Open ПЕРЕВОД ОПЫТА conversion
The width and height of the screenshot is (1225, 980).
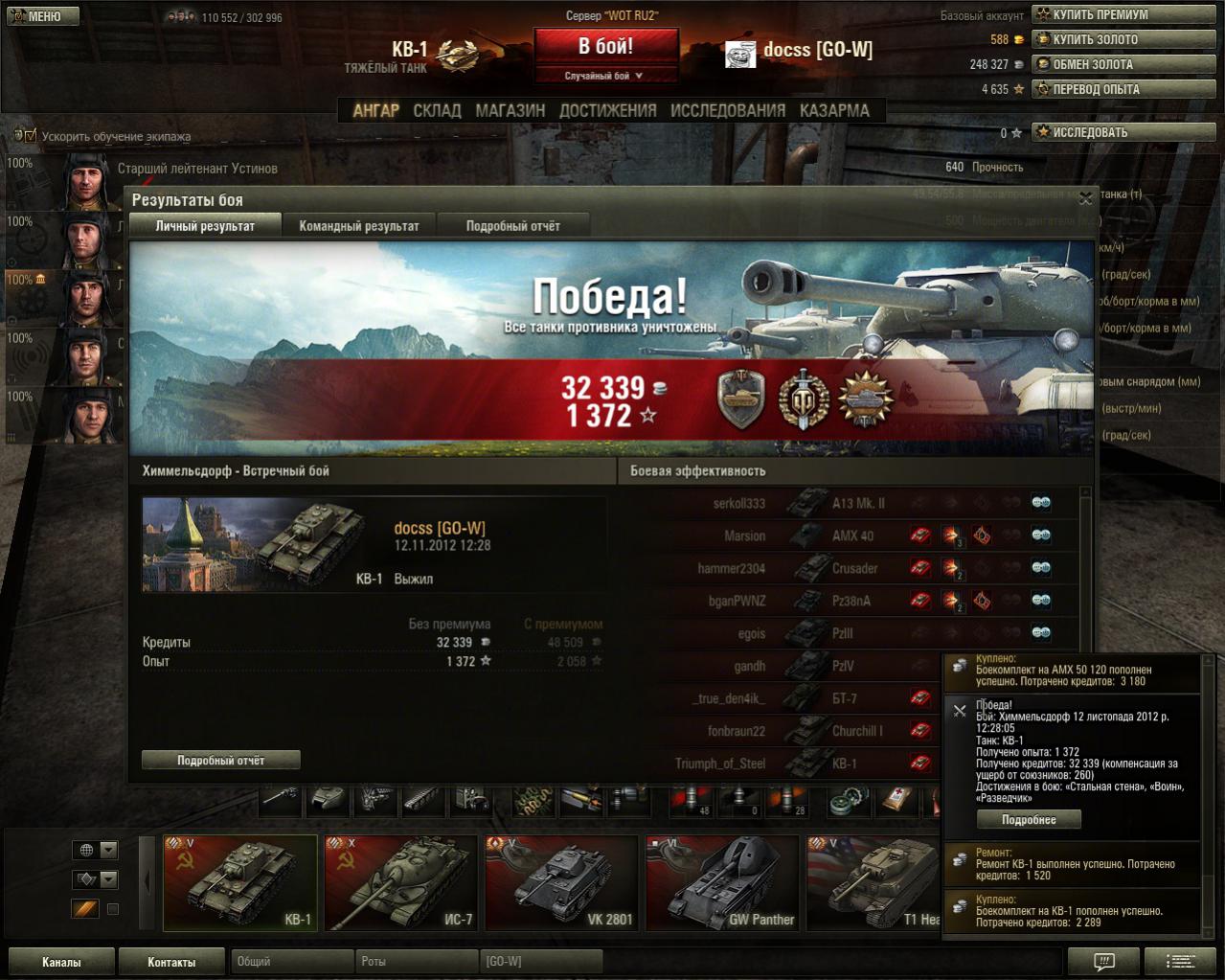[x=1102, y=89]
